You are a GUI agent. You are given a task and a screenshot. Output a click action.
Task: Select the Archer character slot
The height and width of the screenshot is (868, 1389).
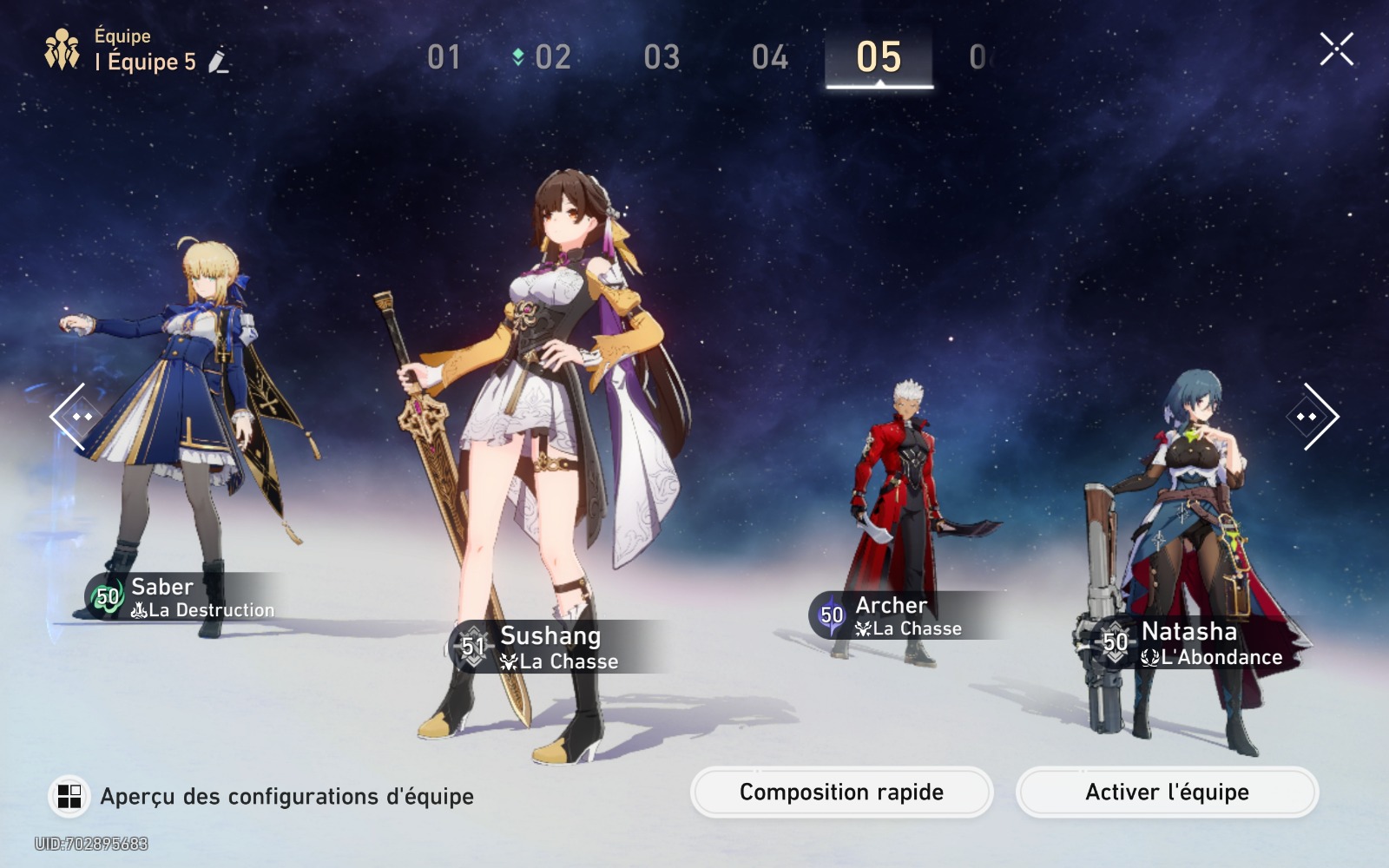[907, 512]
